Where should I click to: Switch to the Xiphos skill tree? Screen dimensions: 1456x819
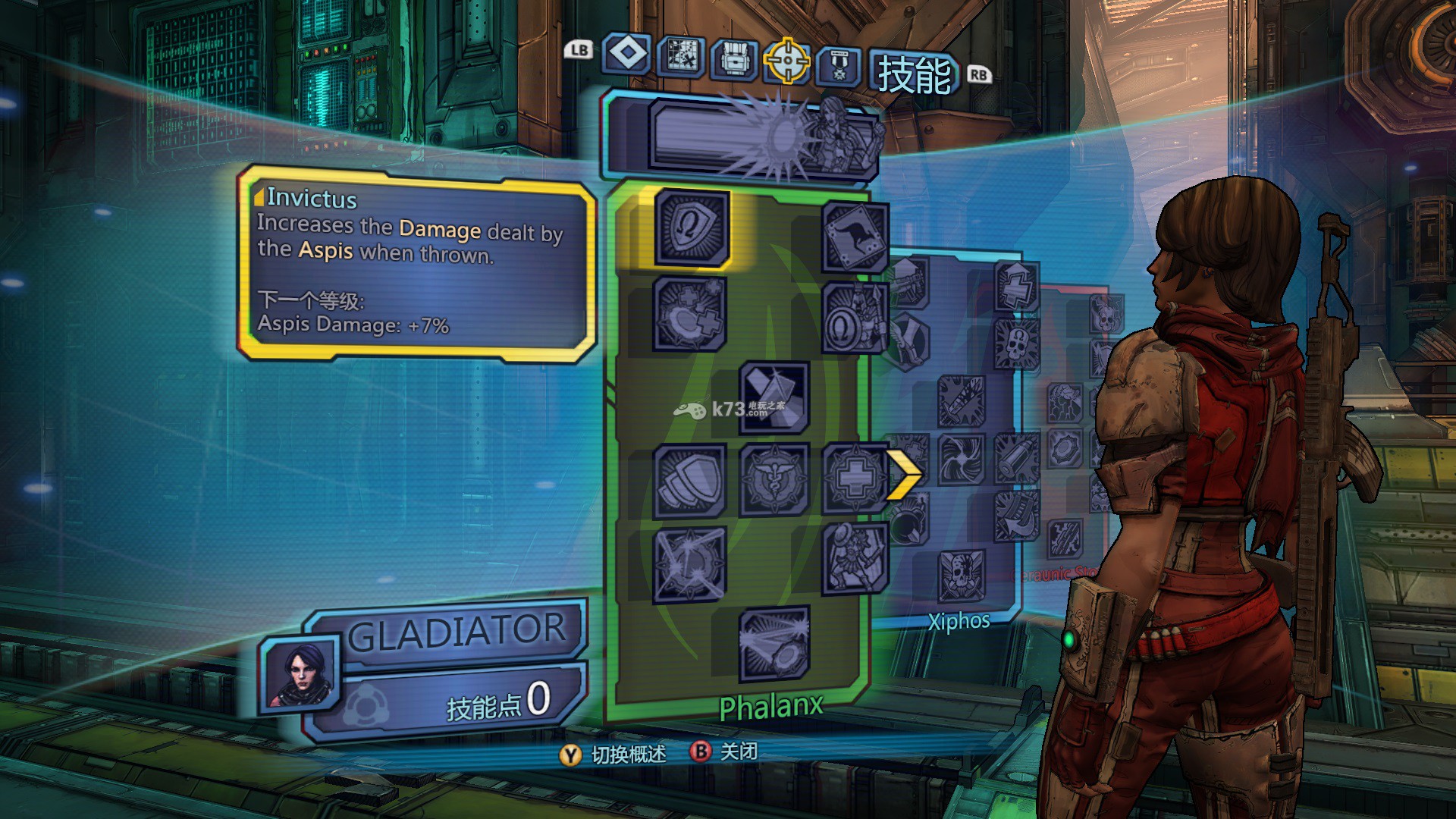(x=959, y=622)
